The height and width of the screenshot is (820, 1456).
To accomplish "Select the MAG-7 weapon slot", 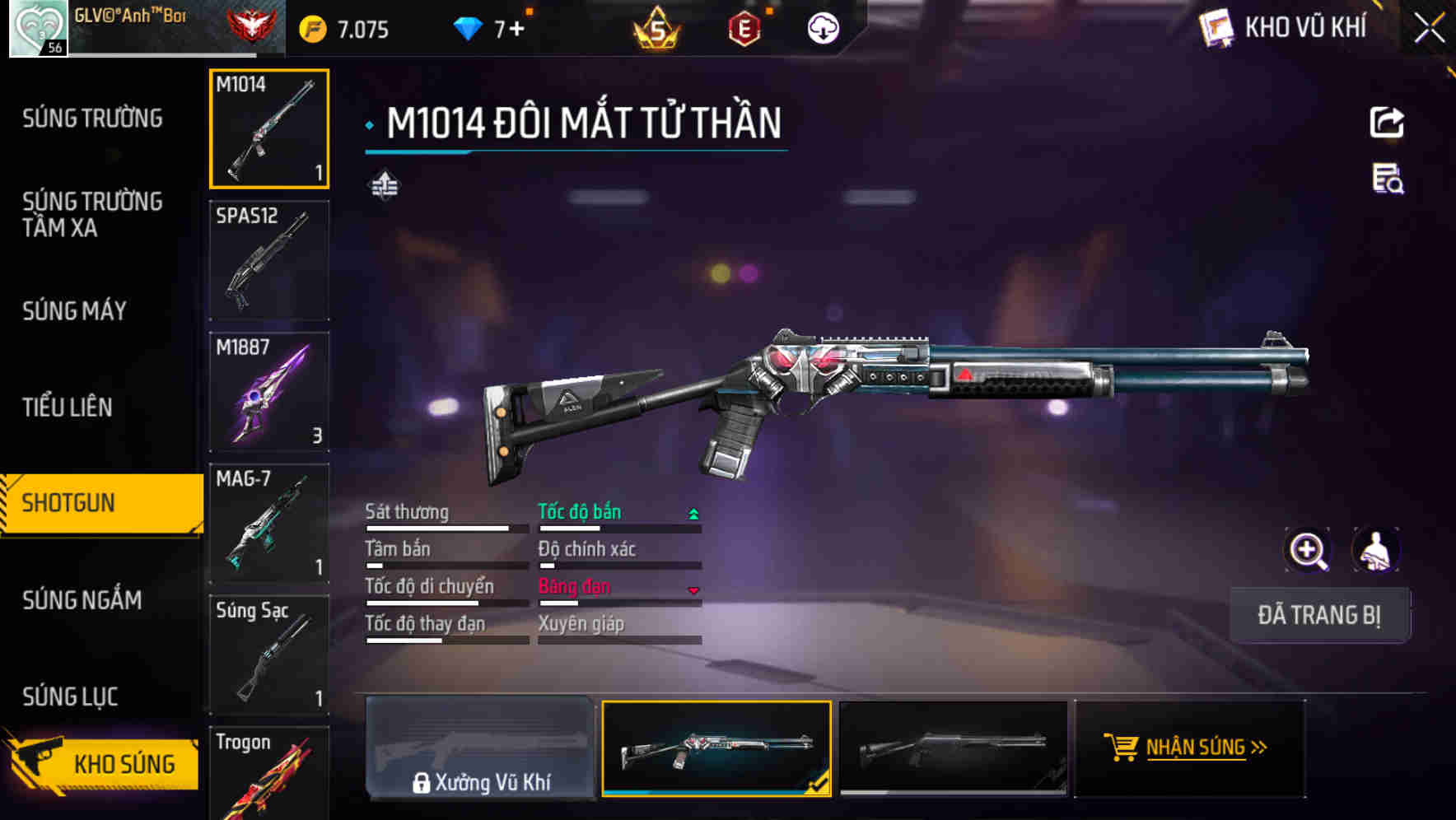I will point(269,524).
